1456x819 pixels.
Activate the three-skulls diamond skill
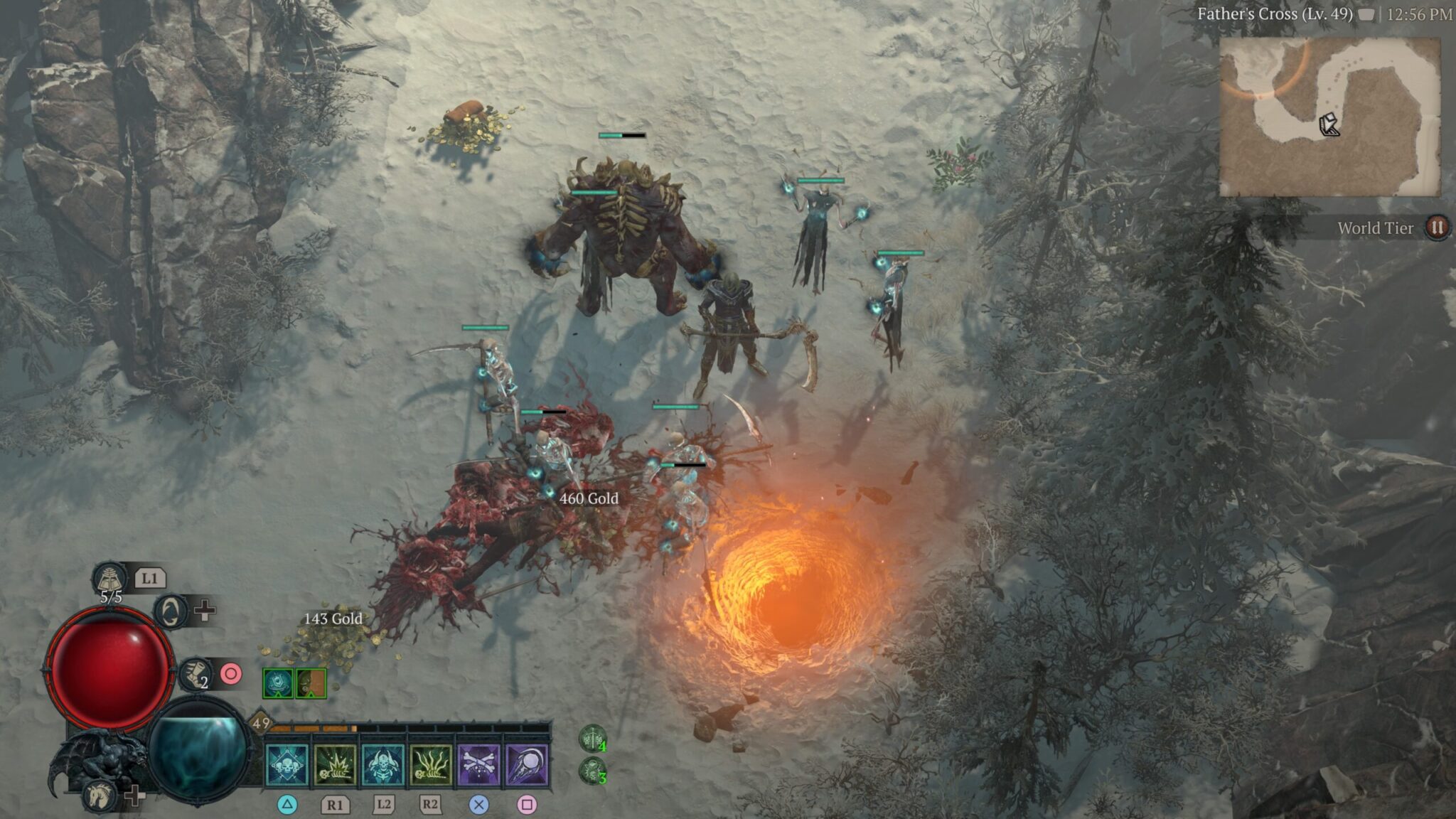coord(287,765)
